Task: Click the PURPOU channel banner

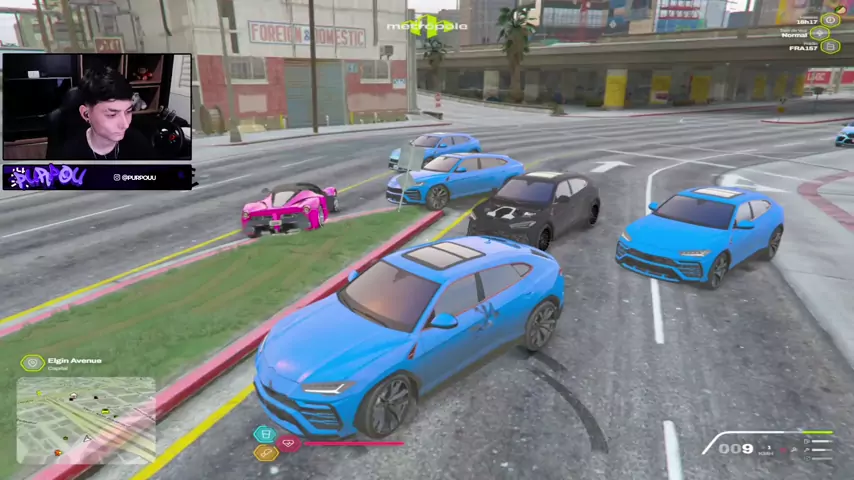Action: [x=97, y=177]
